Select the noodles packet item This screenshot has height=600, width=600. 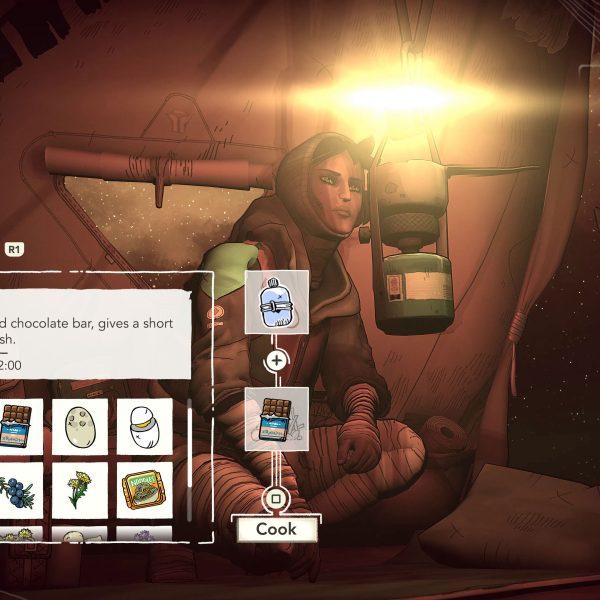[x=144, y=490]
